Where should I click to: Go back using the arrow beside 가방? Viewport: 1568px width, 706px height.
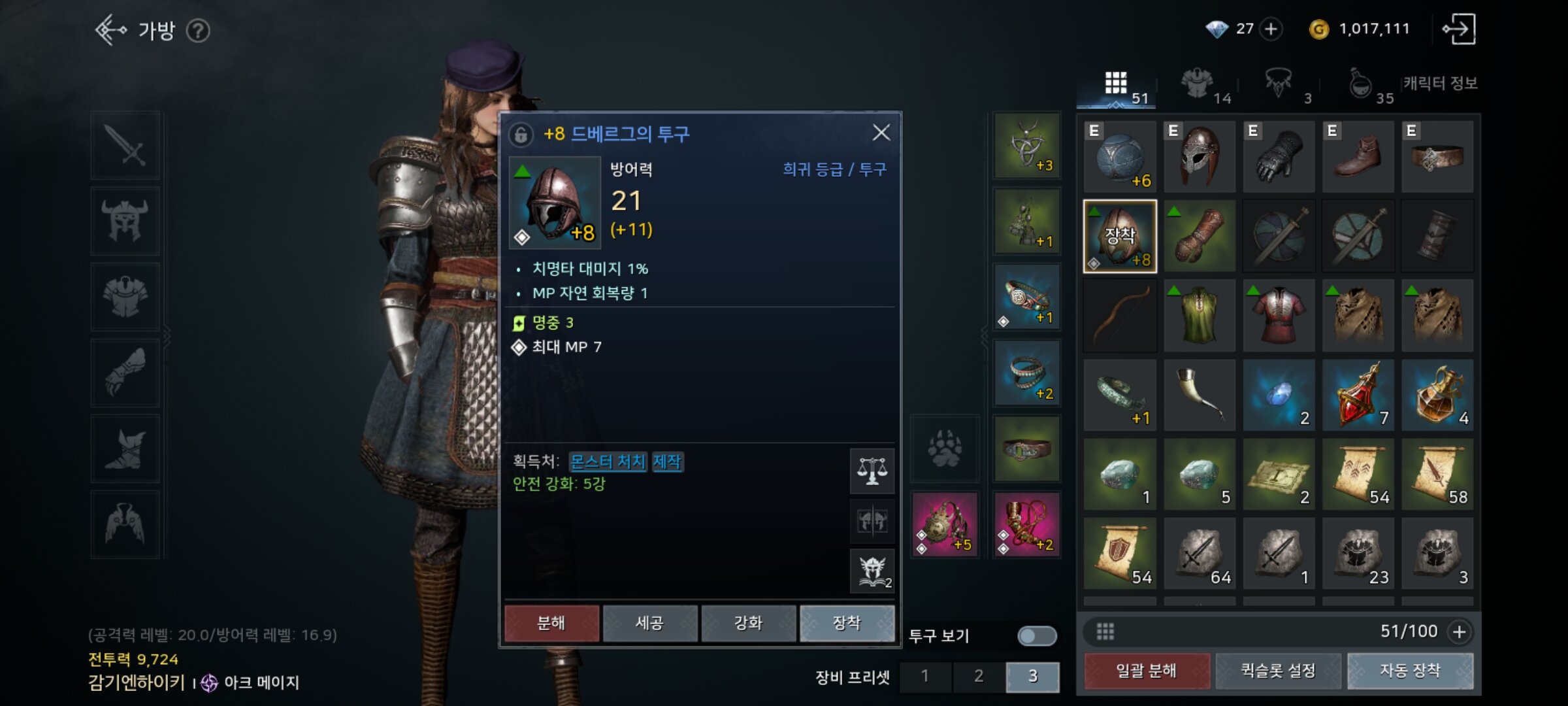coord(110,30)
